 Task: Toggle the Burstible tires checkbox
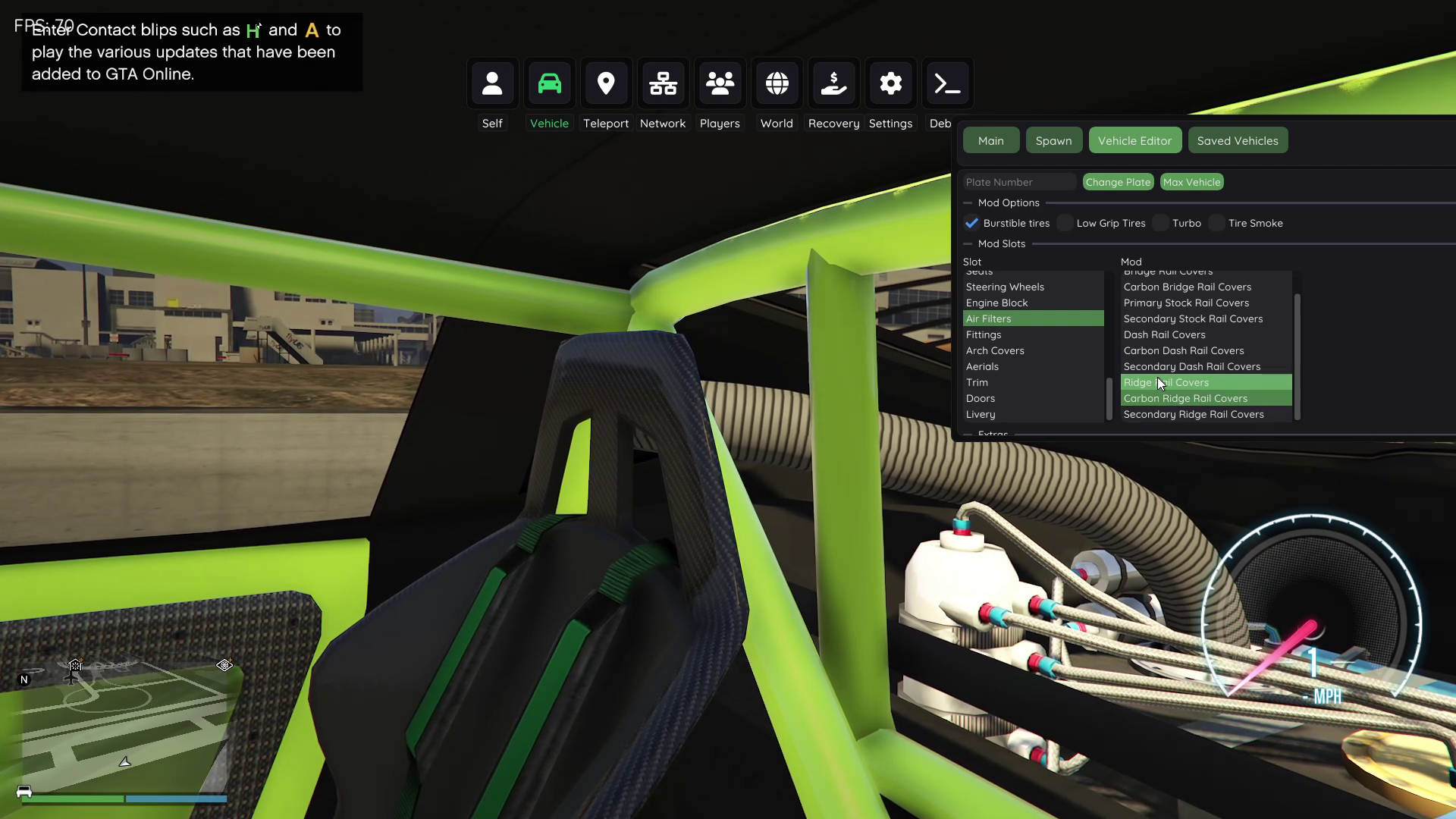point(971,223)
